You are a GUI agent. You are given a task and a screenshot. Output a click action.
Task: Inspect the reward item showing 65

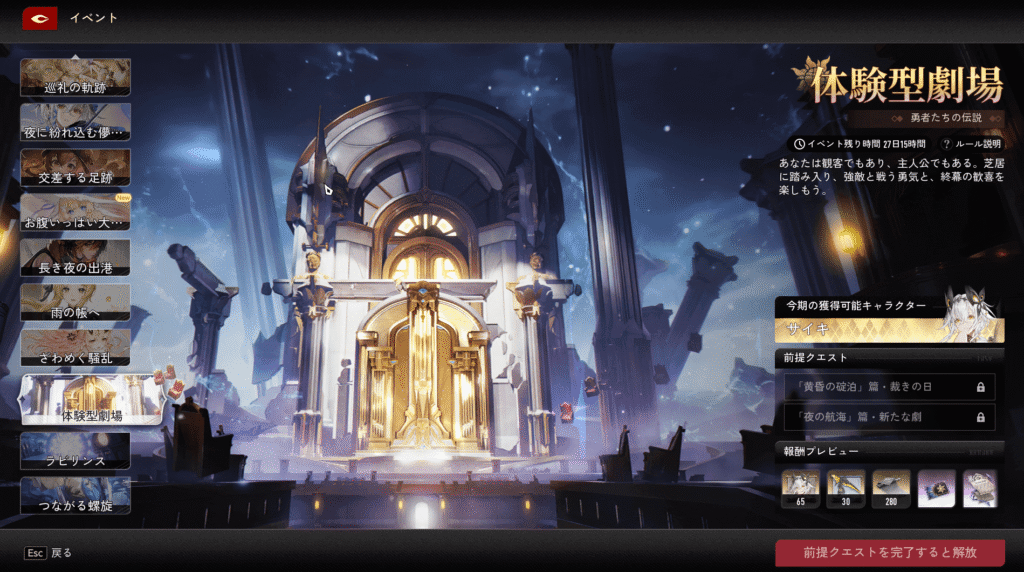(x=800, y=488)
